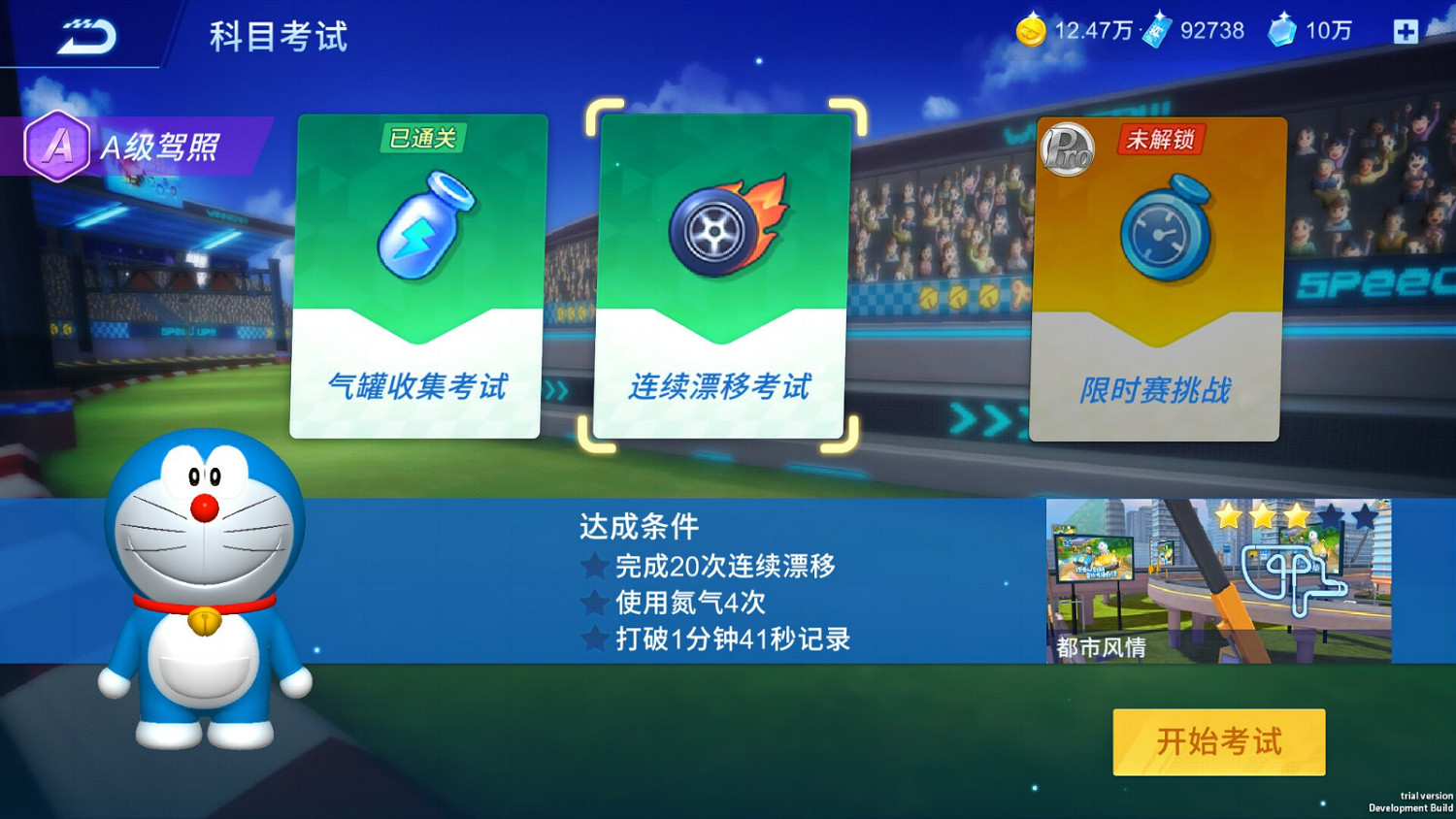Select the 气罐收集考试 exam card
This screenshot has width=1456, height=819.
(415, 277)
